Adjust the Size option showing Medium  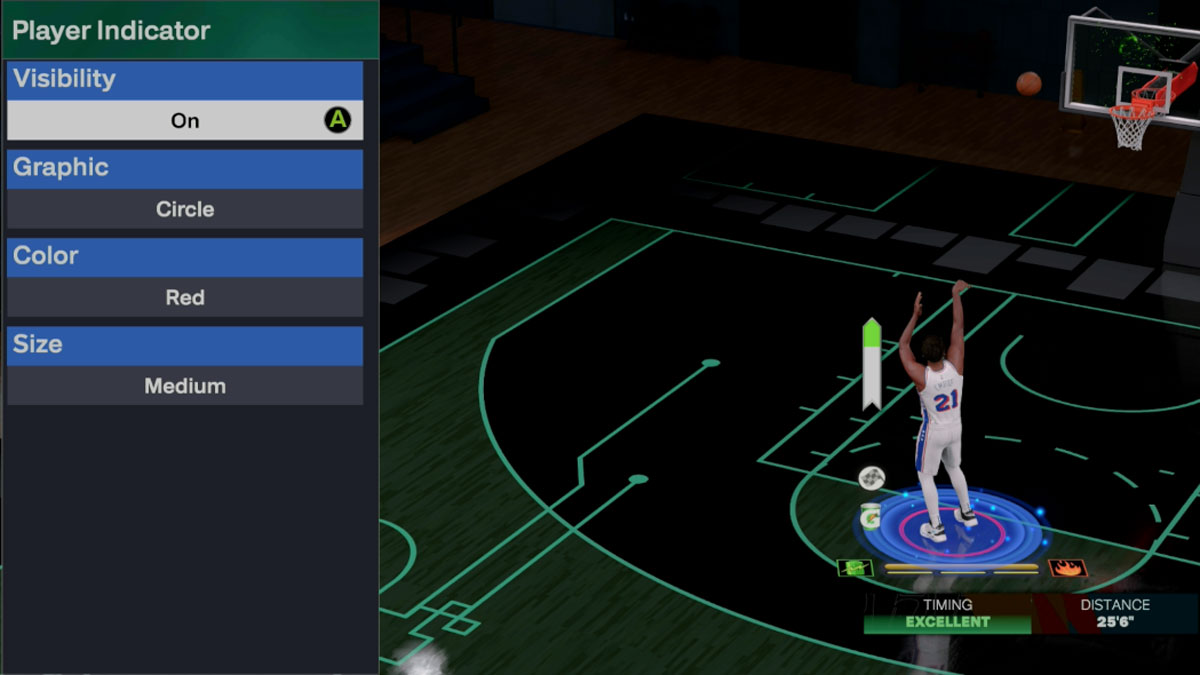[x=185, y=386]
